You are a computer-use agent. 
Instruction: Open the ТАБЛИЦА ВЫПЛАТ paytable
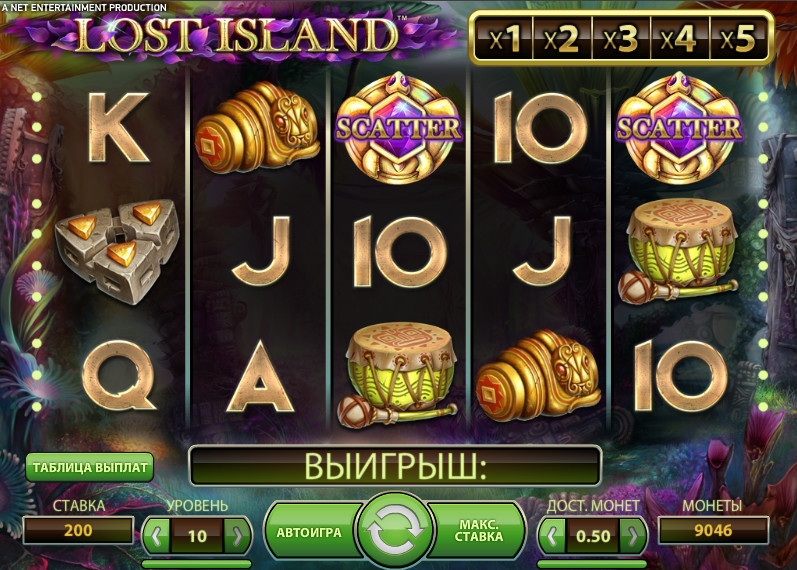[x=90, y=467]
